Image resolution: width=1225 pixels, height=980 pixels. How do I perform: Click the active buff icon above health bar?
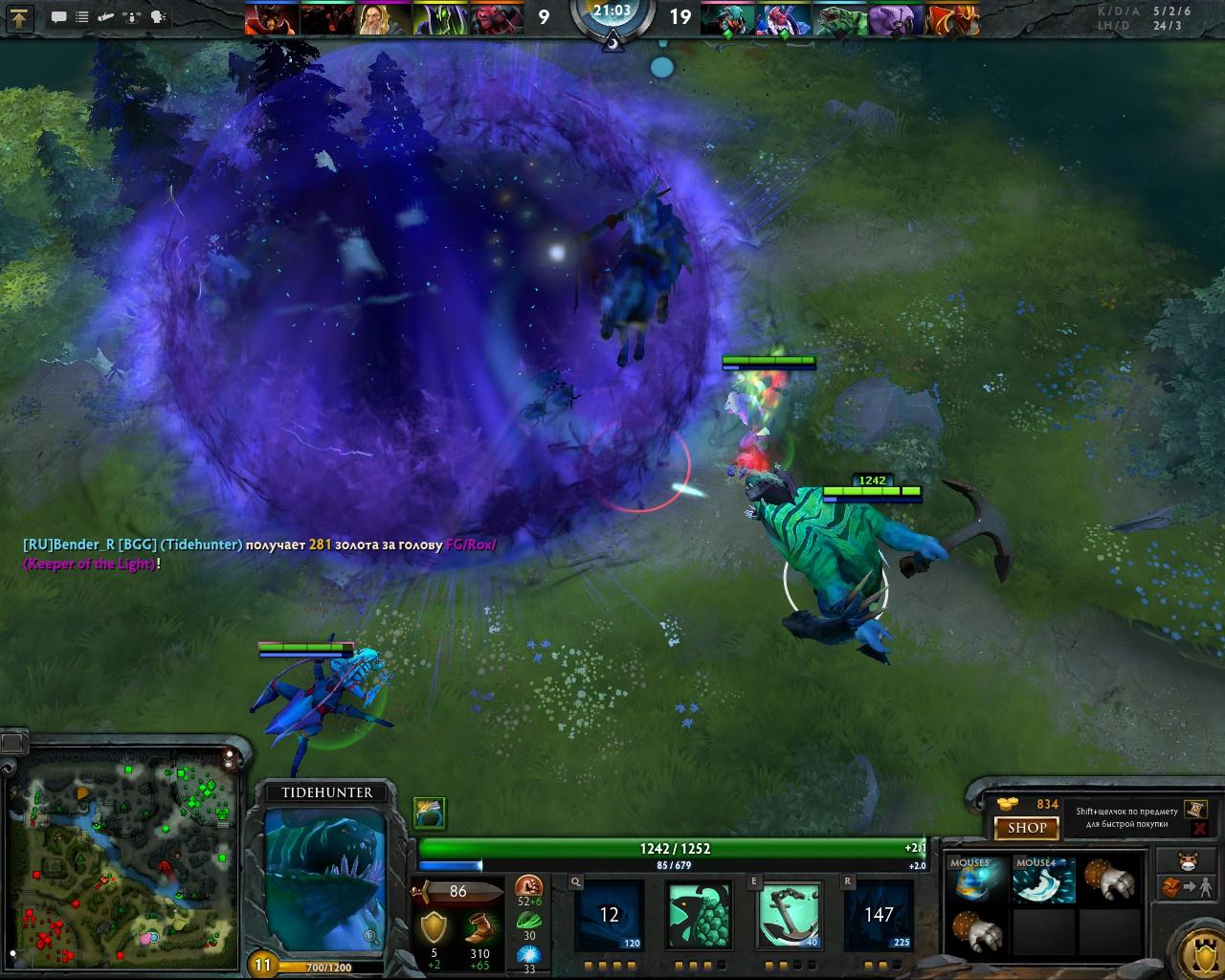pos(430,813)
